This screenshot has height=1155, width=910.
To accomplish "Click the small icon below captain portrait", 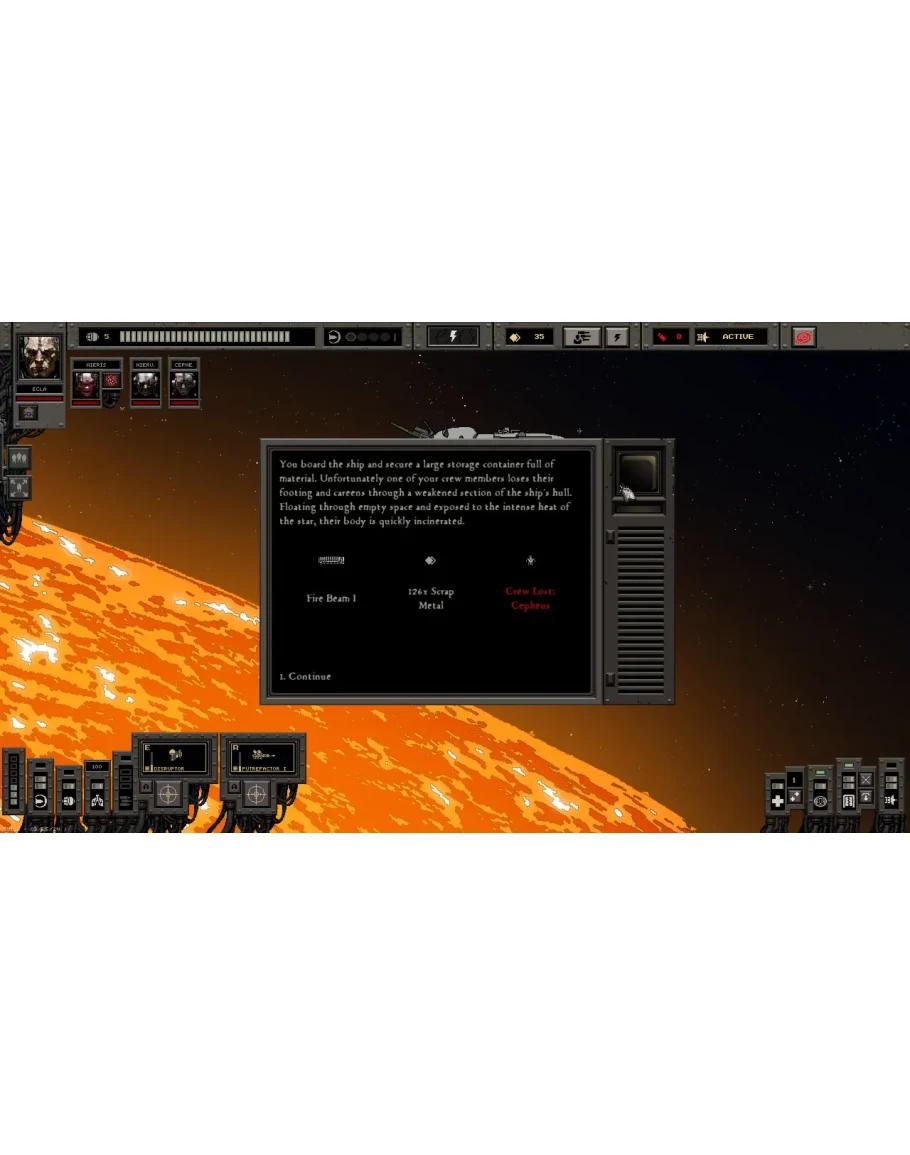I will pyautogui.click(x=28, y=412).
